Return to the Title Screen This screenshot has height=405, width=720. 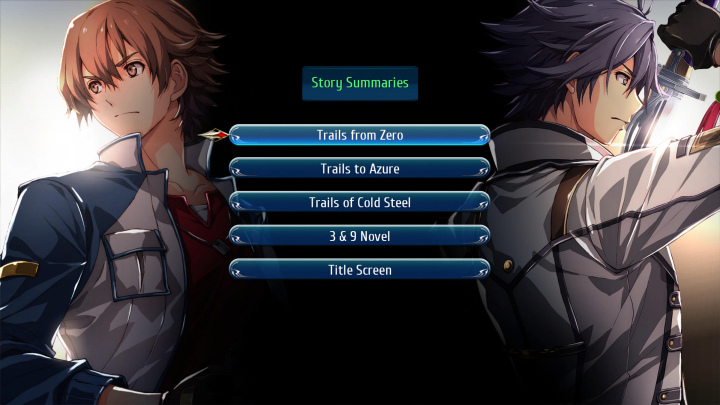pos(360,270)
